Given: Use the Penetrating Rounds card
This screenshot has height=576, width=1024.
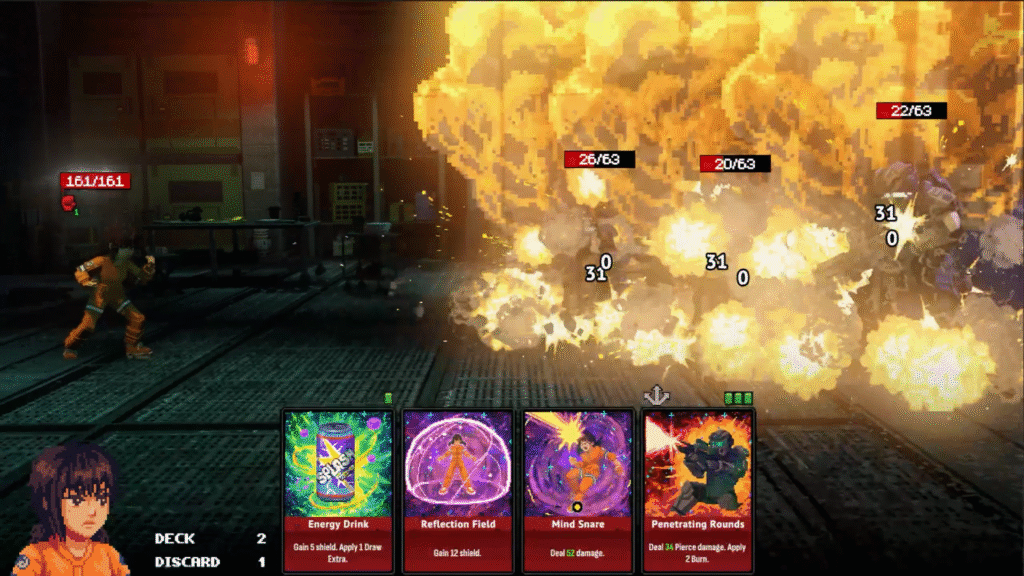Looking at the screenshot, I should pos(698,490).
